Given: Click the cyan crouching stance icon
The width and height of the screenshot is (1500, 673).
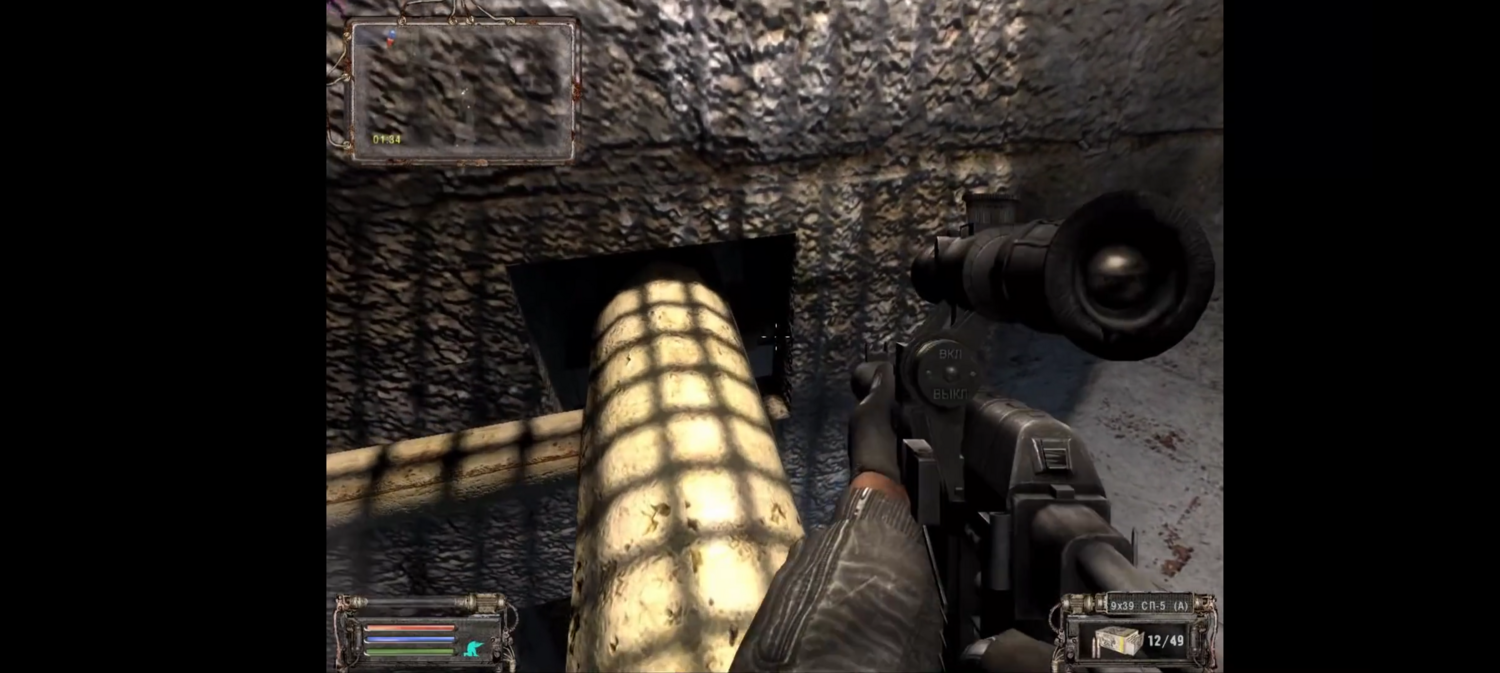Looking at the screenshot, I should click(x=474, y=649).
